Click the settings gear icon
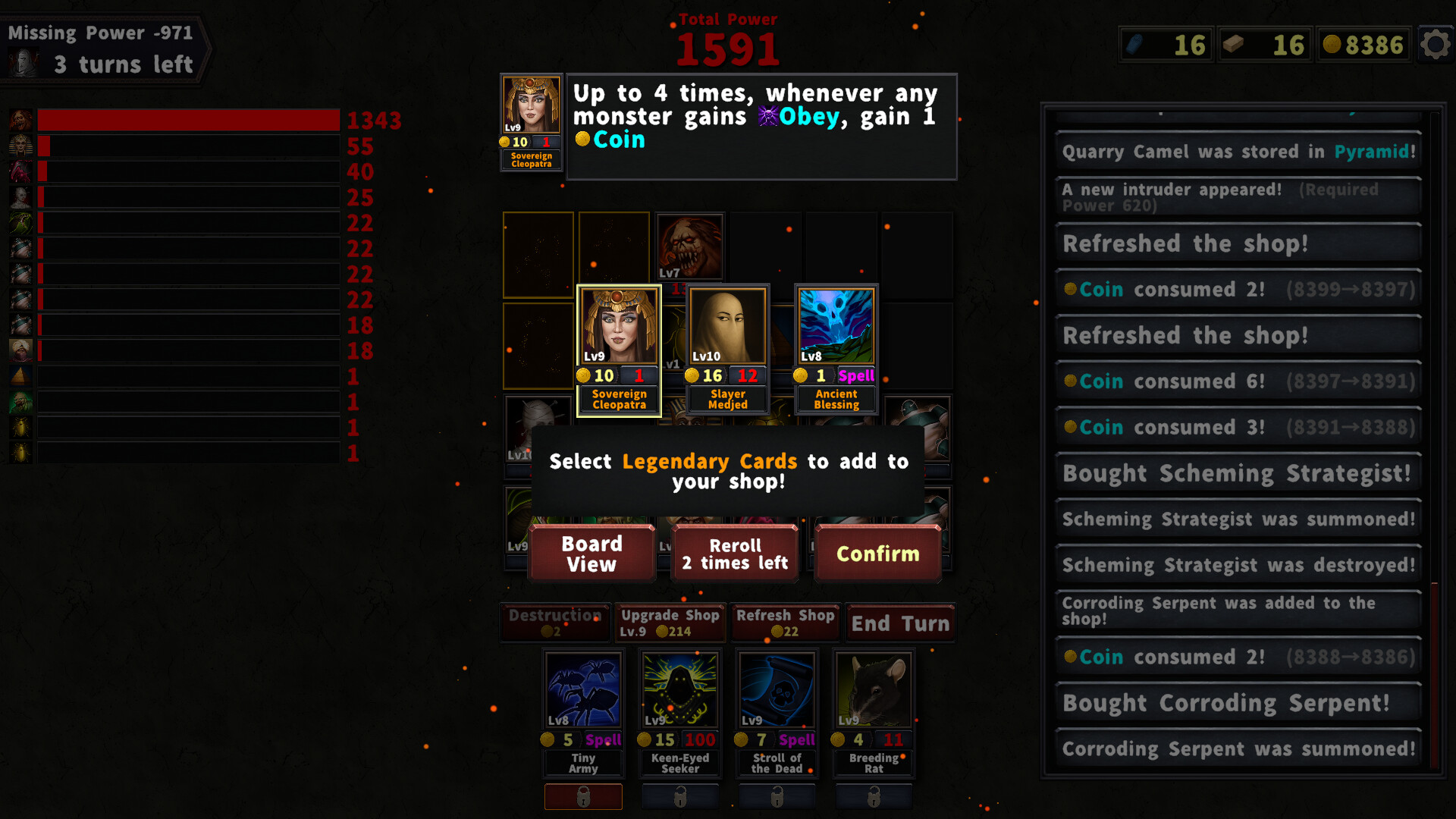The image size is (1456, 819). 1435,45
